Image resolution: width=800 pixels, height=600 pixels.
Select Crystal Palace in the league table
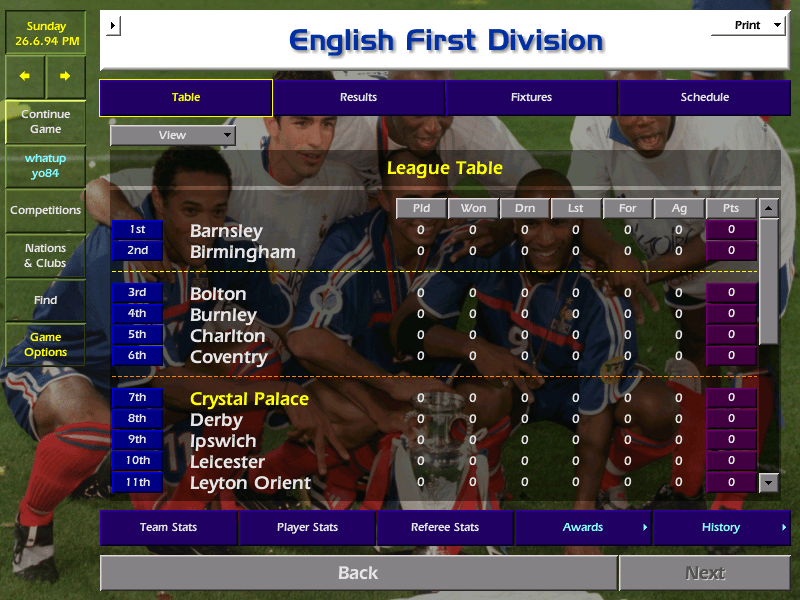click(249, 399)
